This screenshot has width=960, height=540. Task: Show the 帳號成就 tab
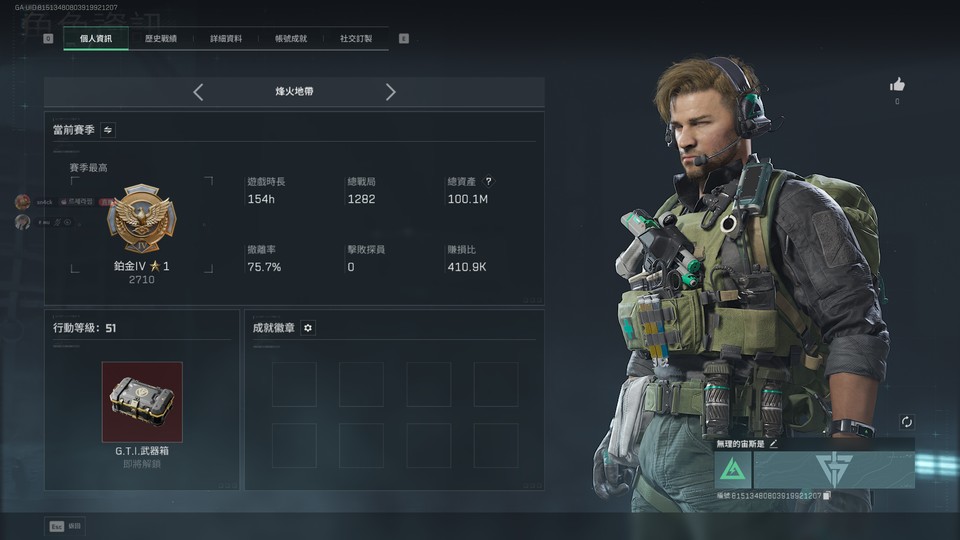coord(290,39)
